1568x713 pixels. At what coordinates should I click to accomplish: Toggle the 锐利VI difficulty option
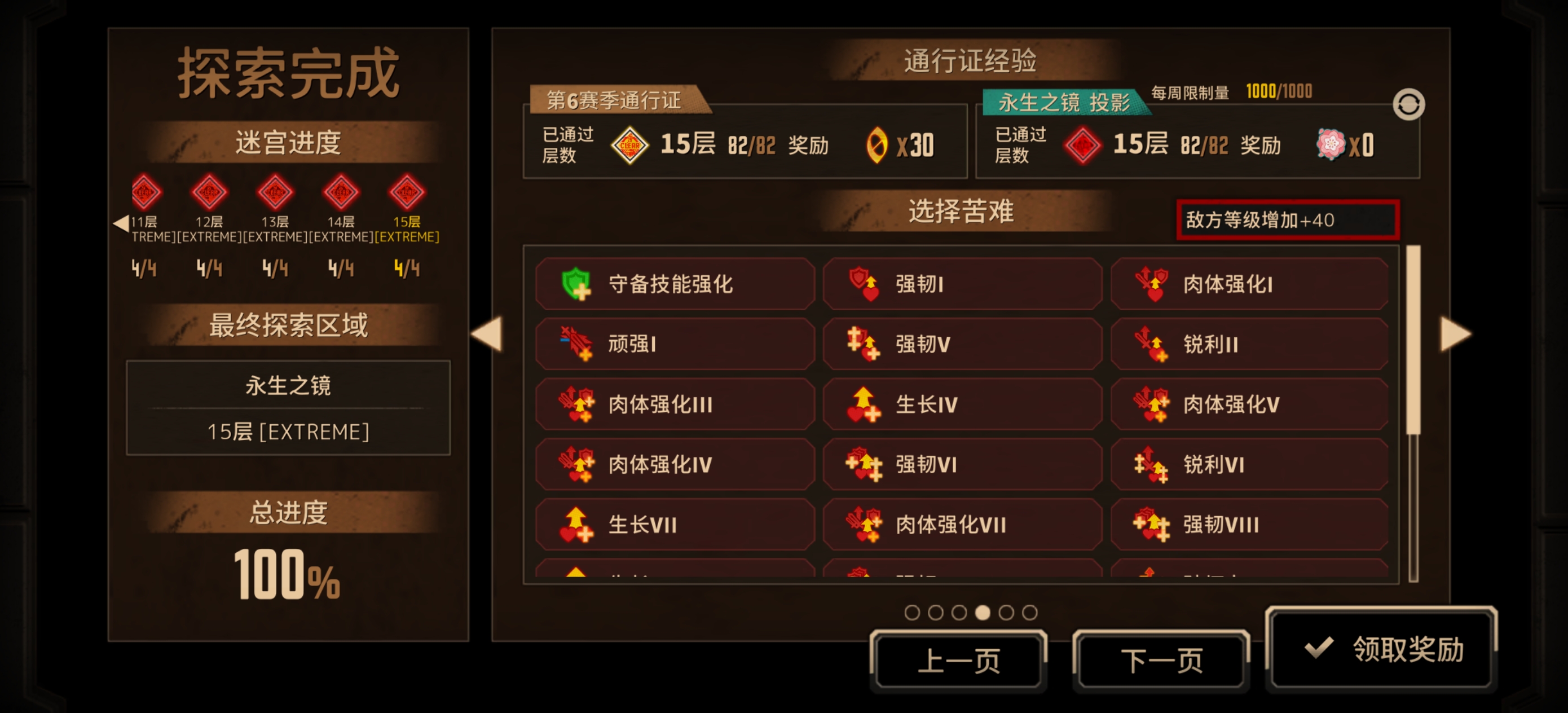1248,464
